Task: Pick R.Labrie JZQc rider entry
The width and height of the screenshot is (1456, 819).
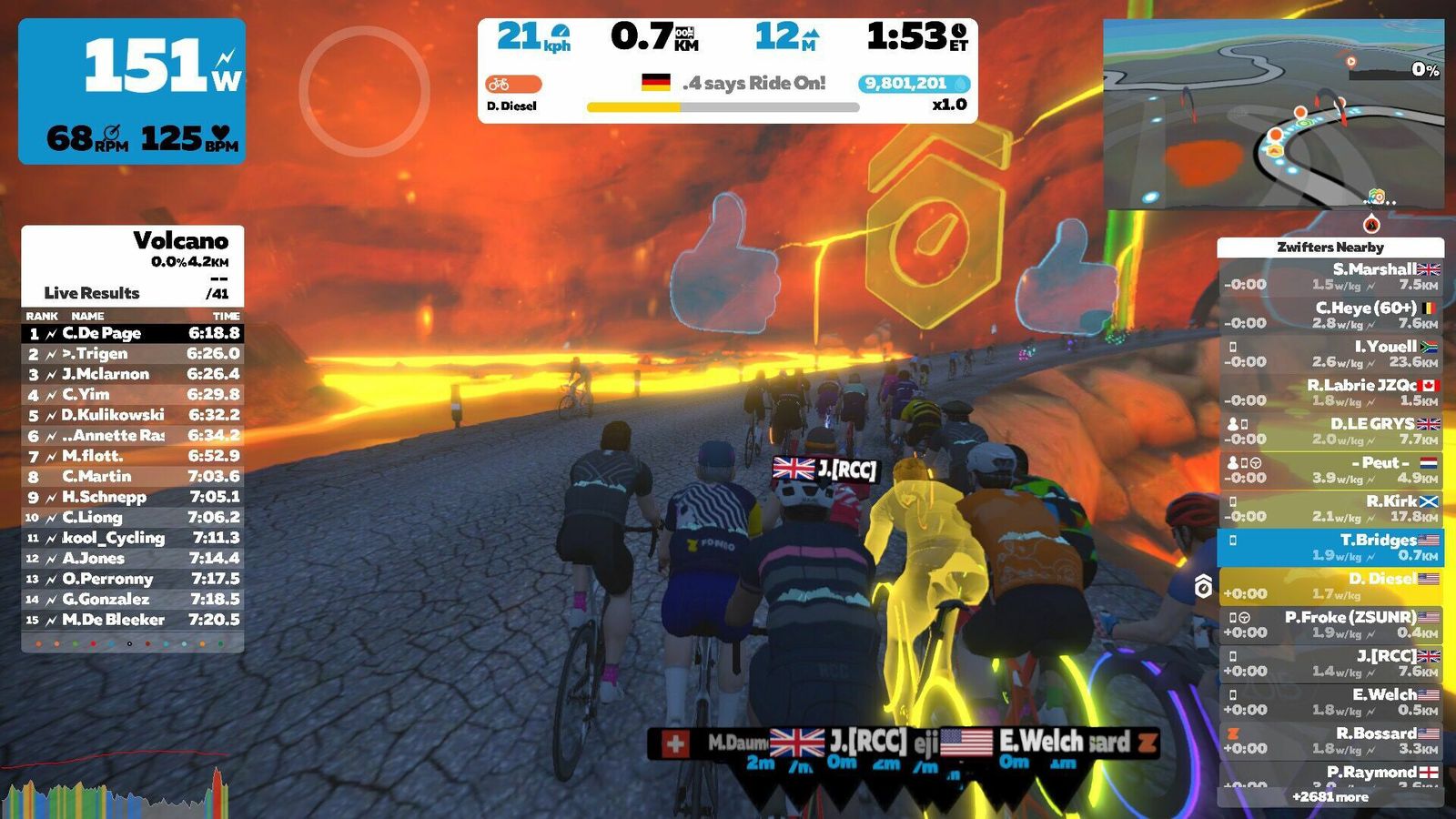Action: click(1330, 392)
